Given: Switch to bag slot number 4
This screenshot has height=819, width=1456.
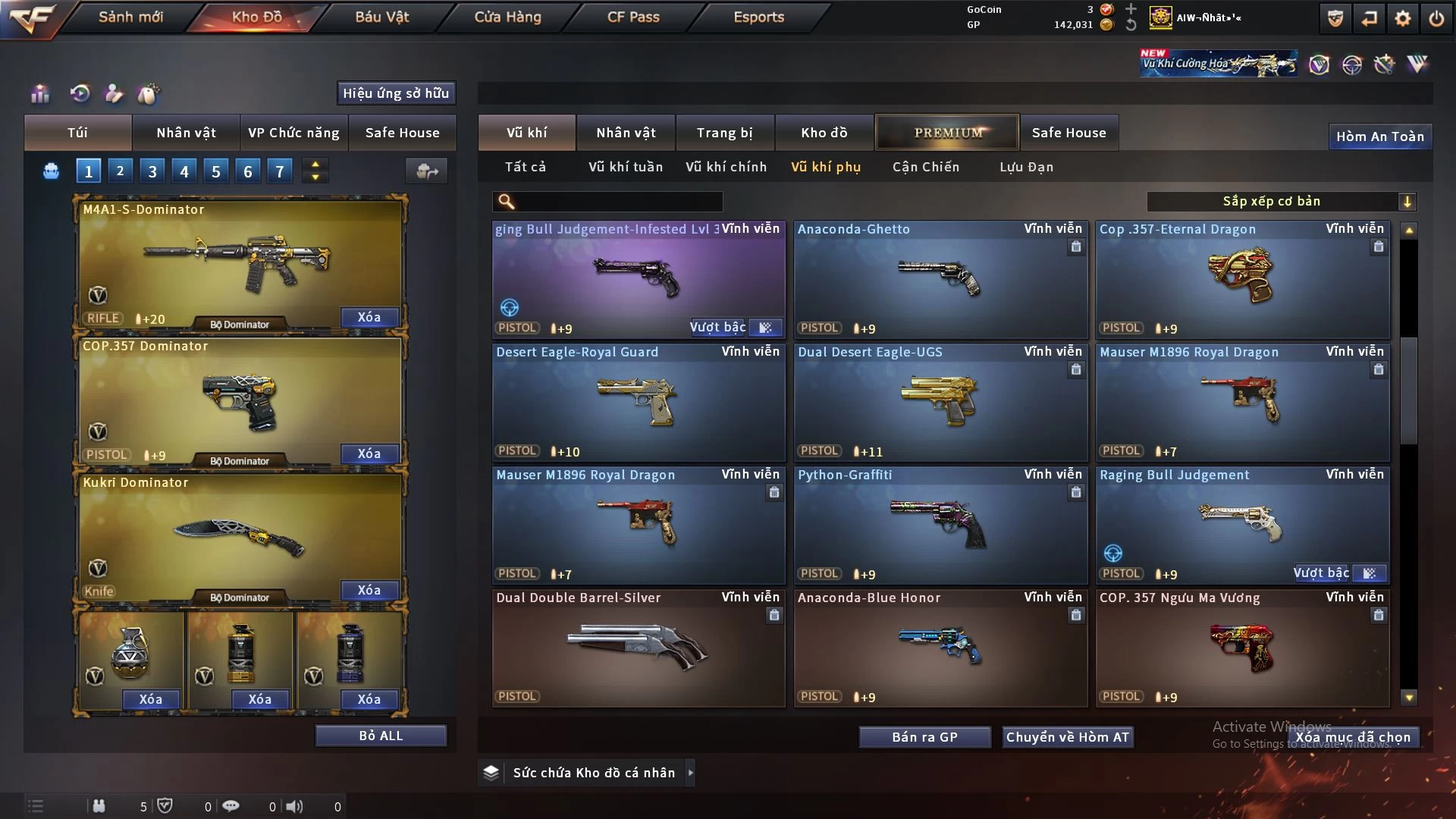Looking at the screenshot, I should pyautogui.click(x=184, y=171).
